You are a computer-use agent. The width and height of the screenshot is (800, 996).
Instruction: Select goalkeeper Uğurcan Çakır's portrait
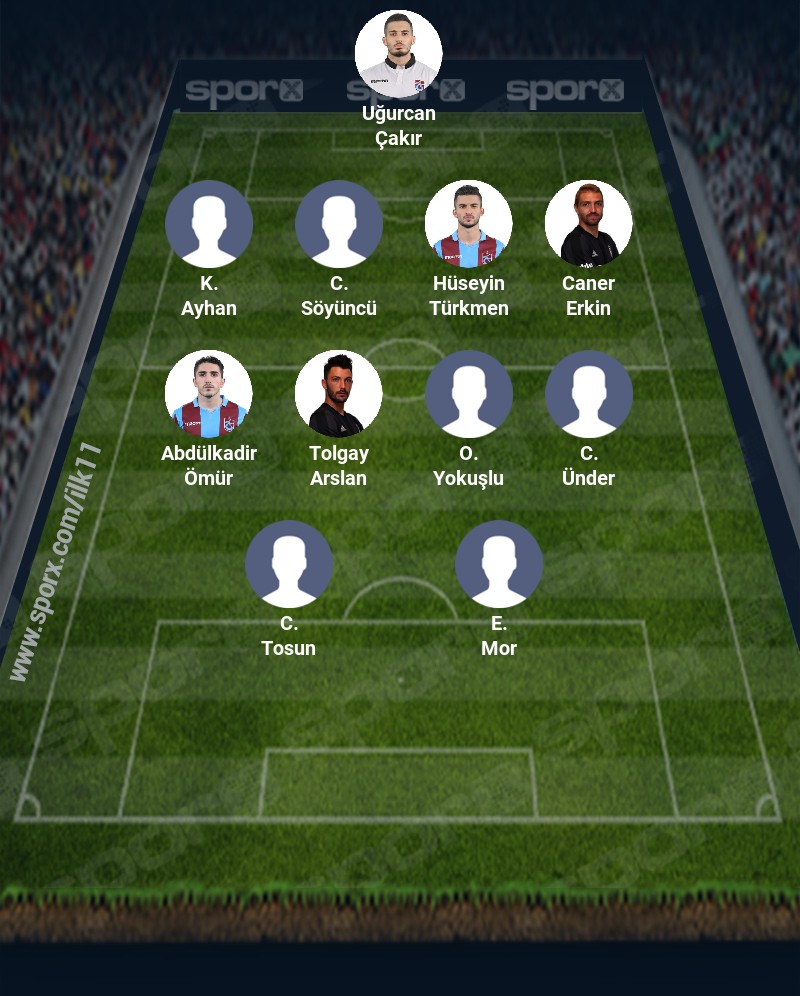tap(399, 54)
